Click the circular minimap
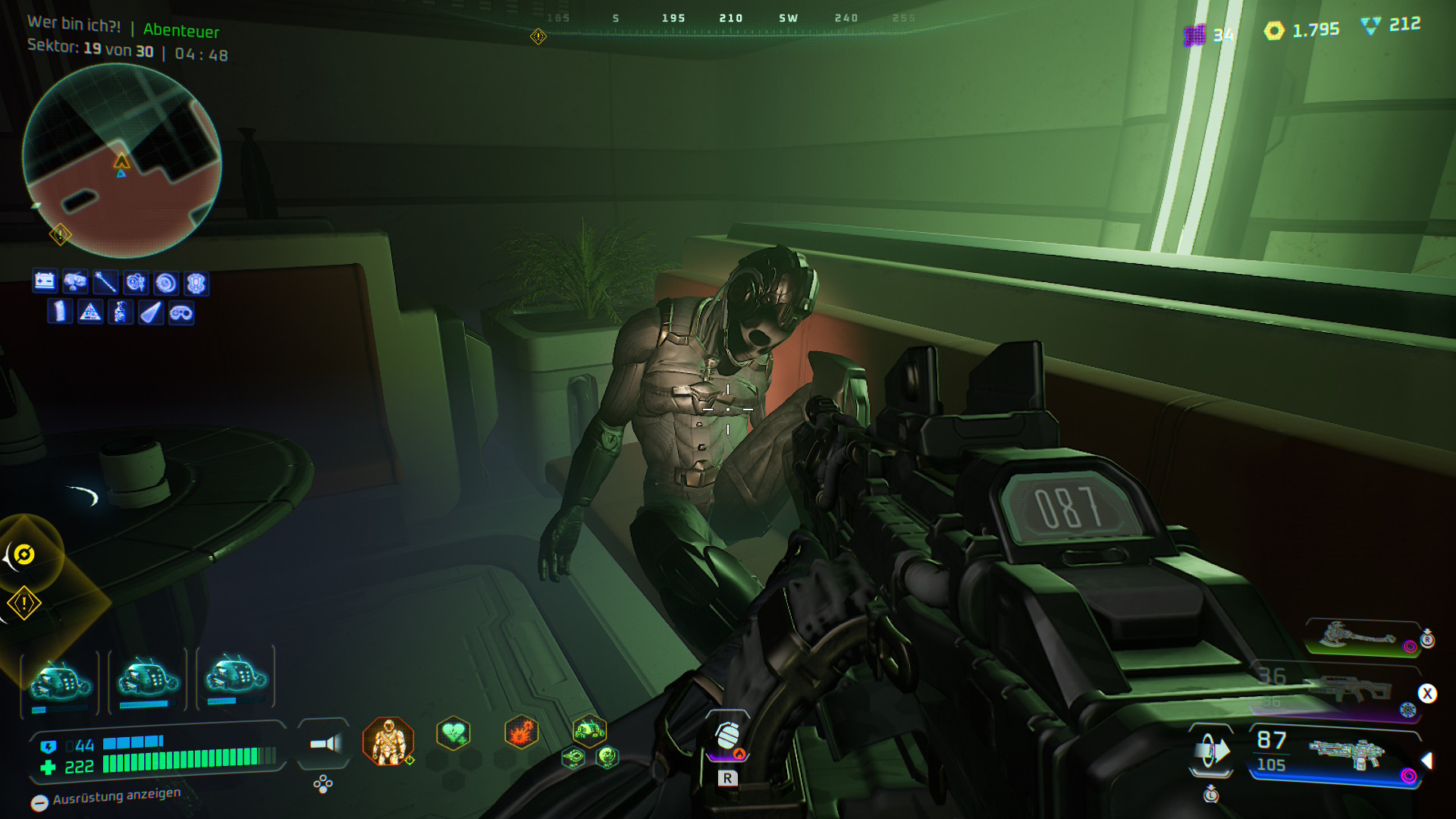1456x819 pixels. 121,161
